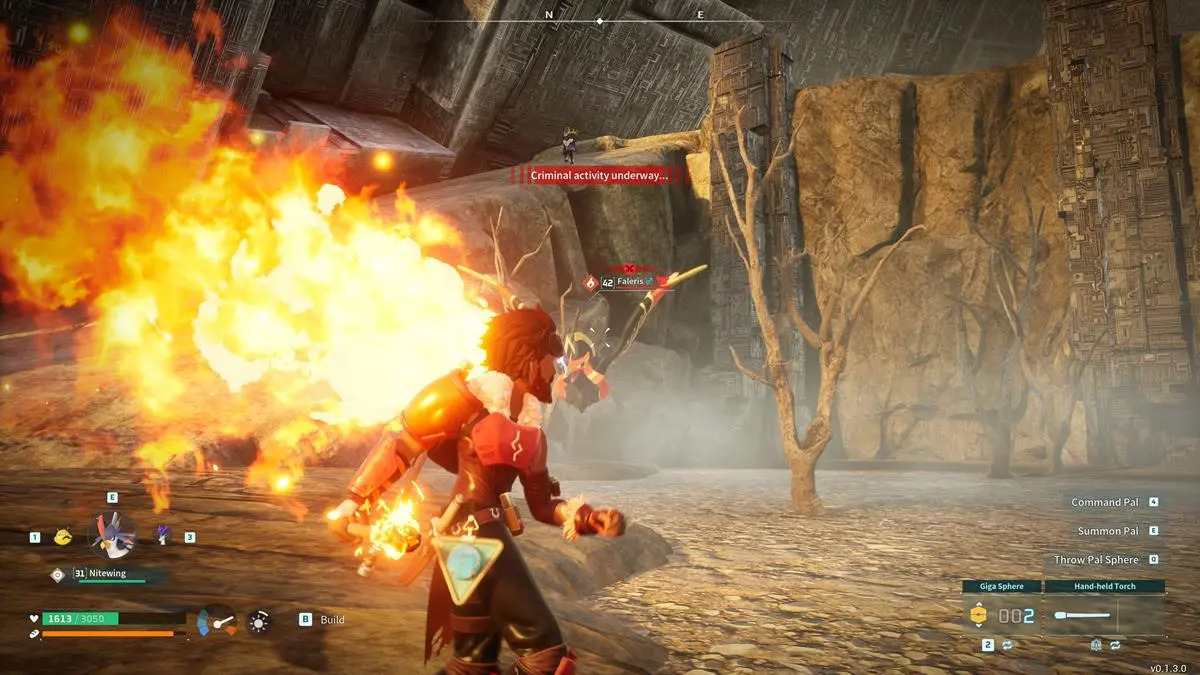This screenshot has height=675, width=1200.
Task: Click the Nitewing level 31 name label
Action: (x=104, y=573)
